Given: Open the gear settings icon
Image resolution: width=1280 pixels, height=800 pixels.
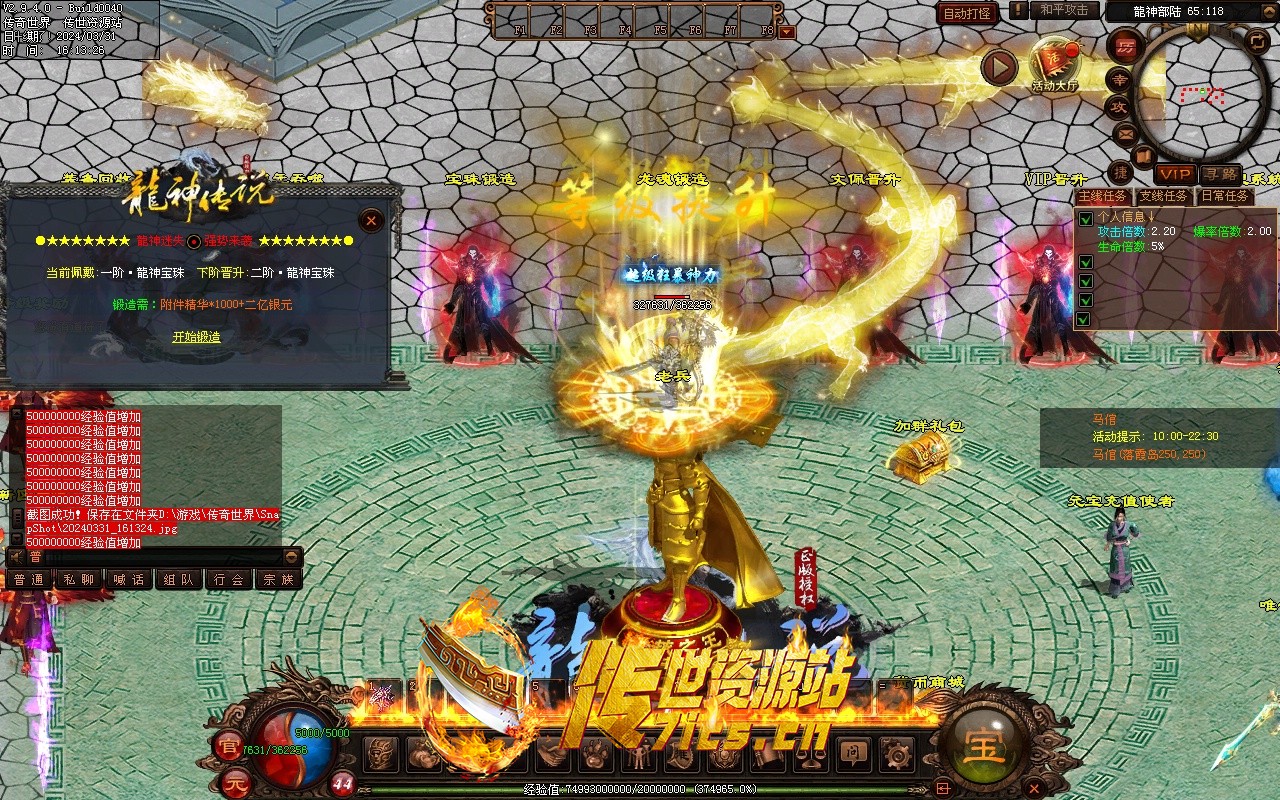Looking at the screenshot, I should tap(896, 753).
